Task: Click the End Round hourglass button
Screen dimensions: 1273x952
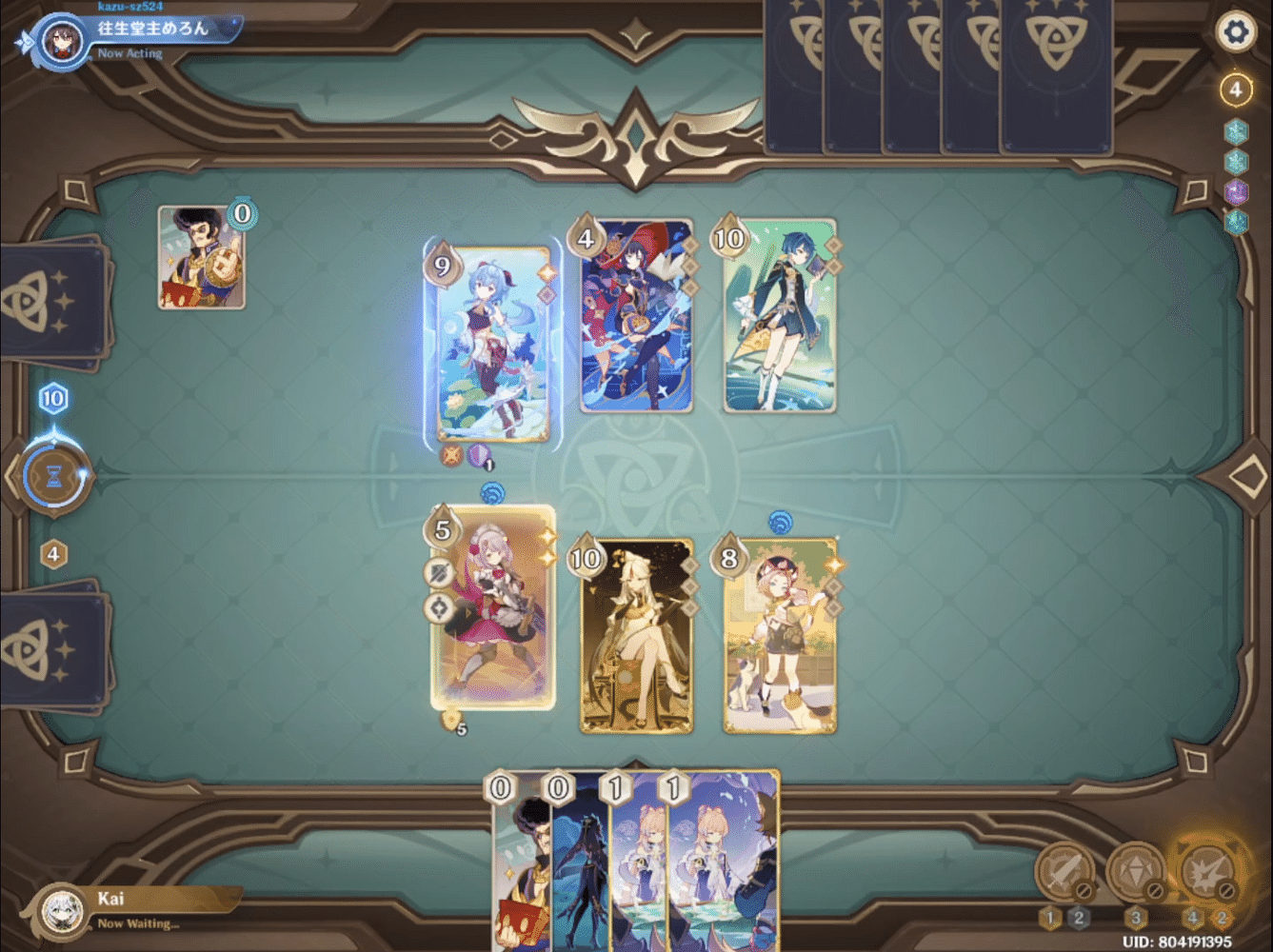Action: tap(54, 476)
